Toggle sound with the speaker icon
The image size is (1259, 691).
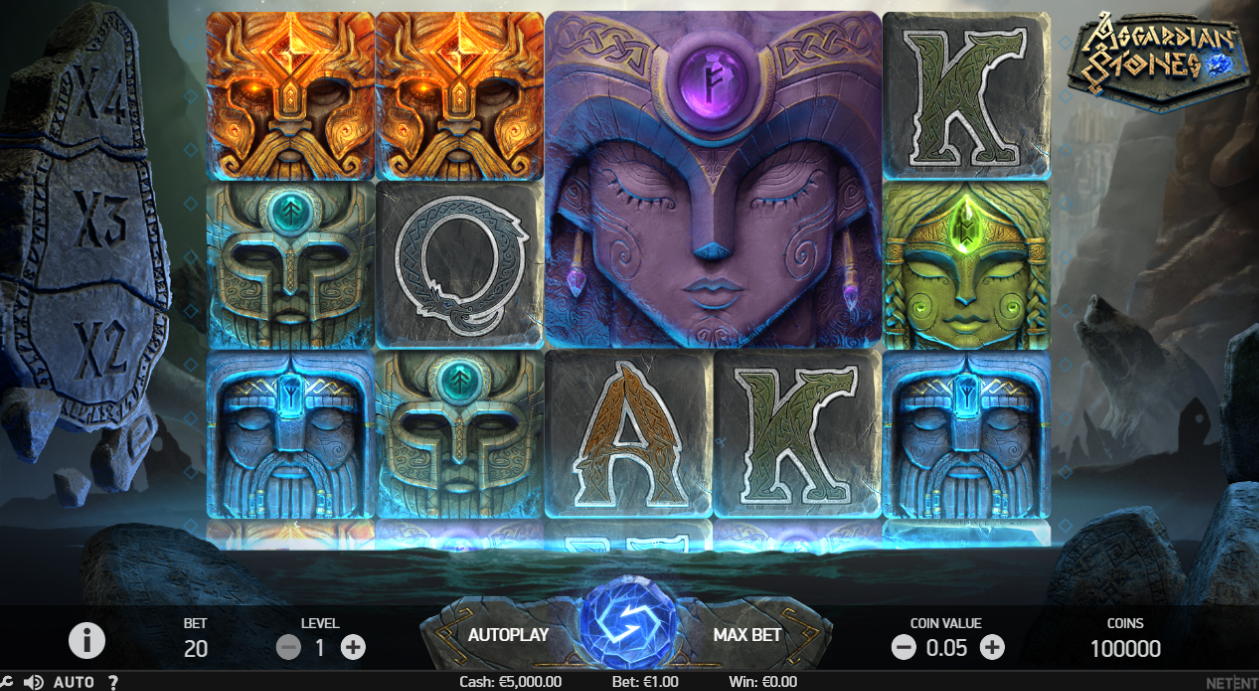pos(33,682)
